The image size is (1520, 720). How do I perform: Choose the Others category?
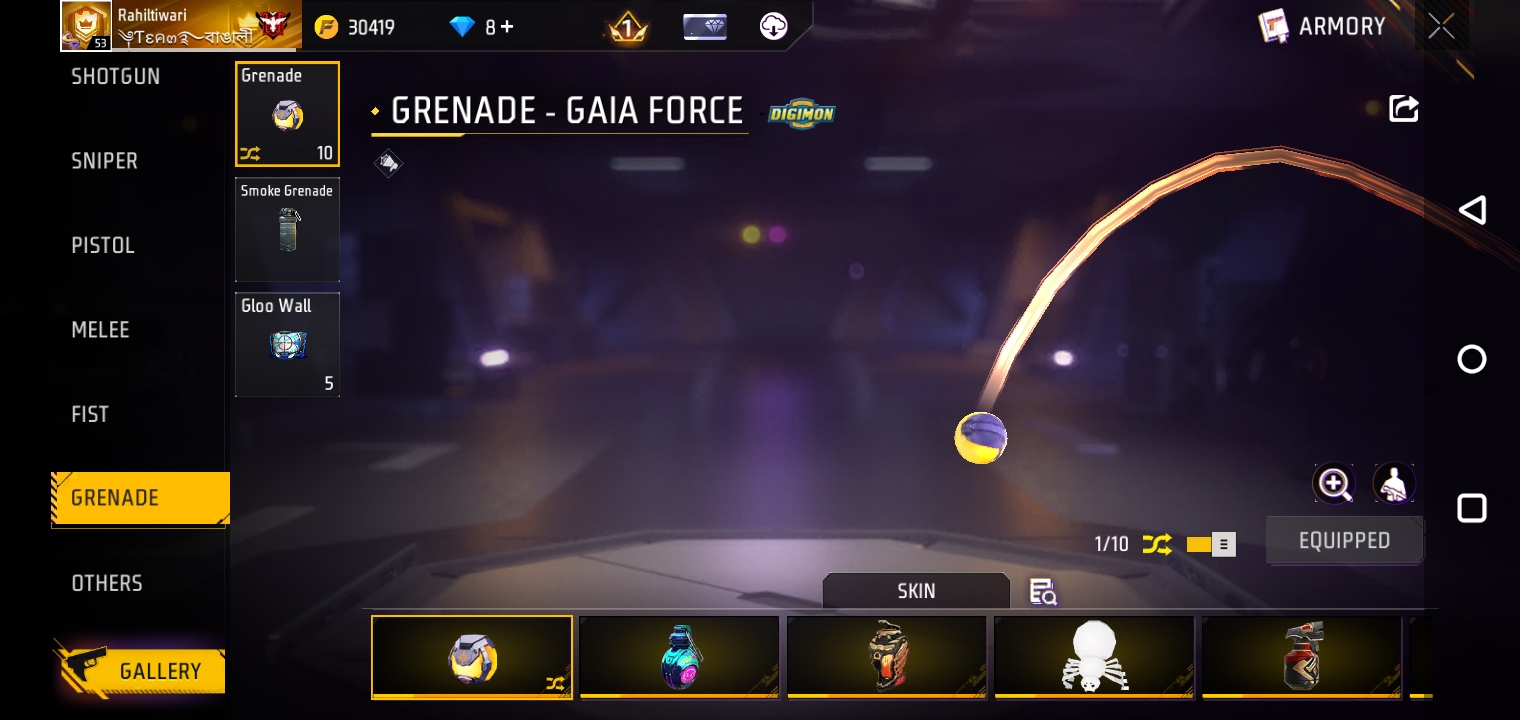point(106,583)
